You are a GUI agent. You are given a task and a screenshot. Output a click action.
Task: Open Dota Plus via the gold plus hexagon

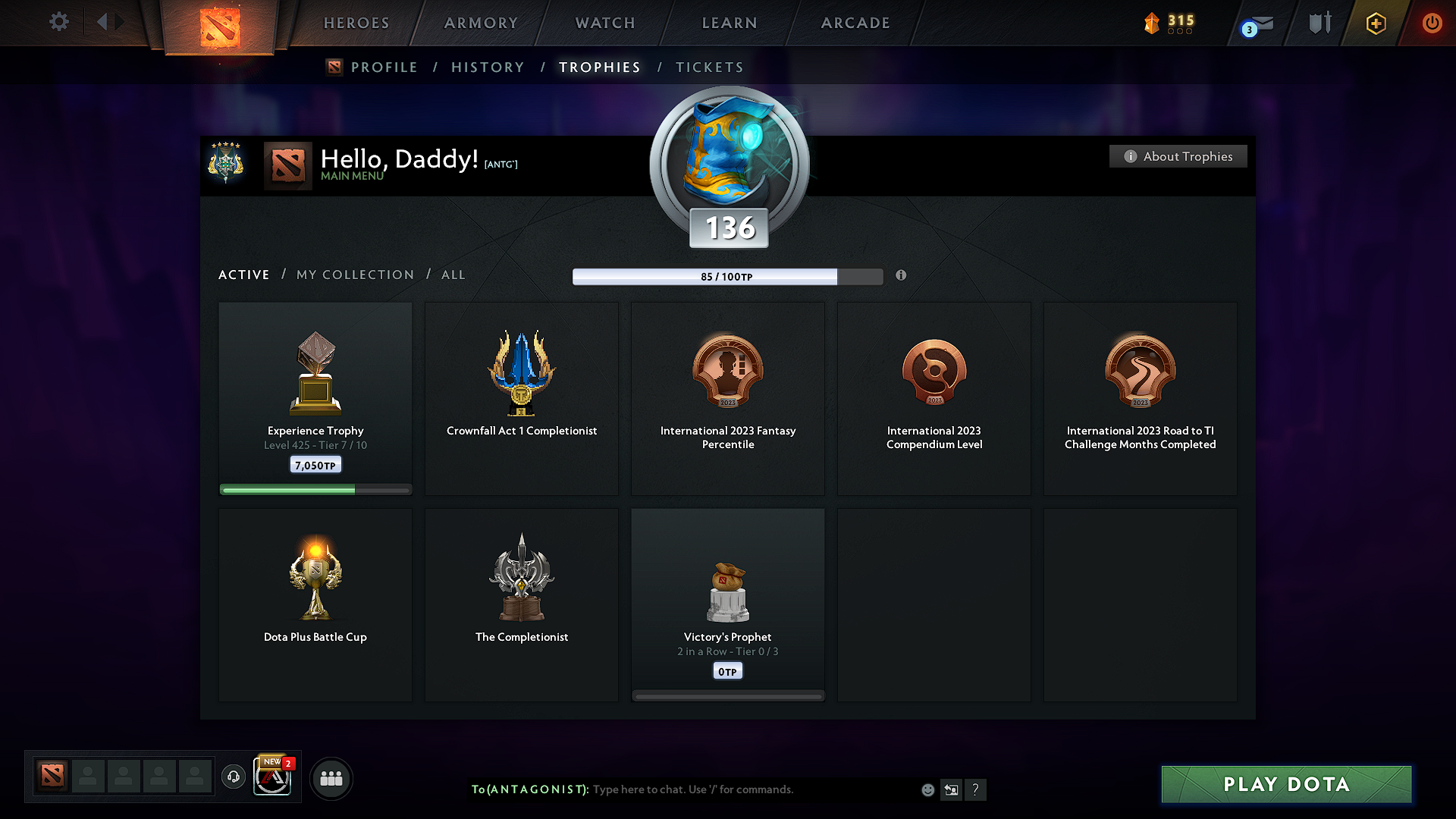[1375, 23]
